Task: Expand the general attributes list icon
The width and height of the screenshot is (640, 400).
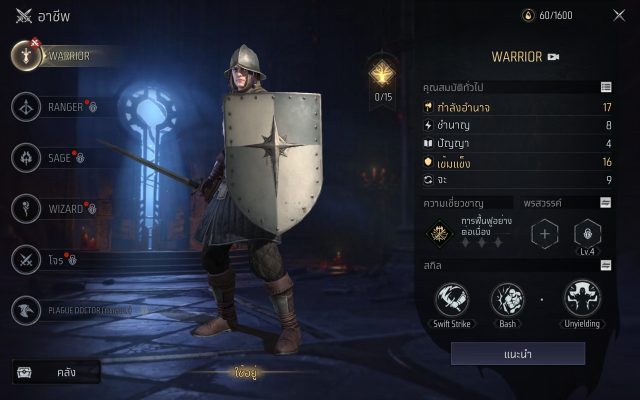Action: 606,88
